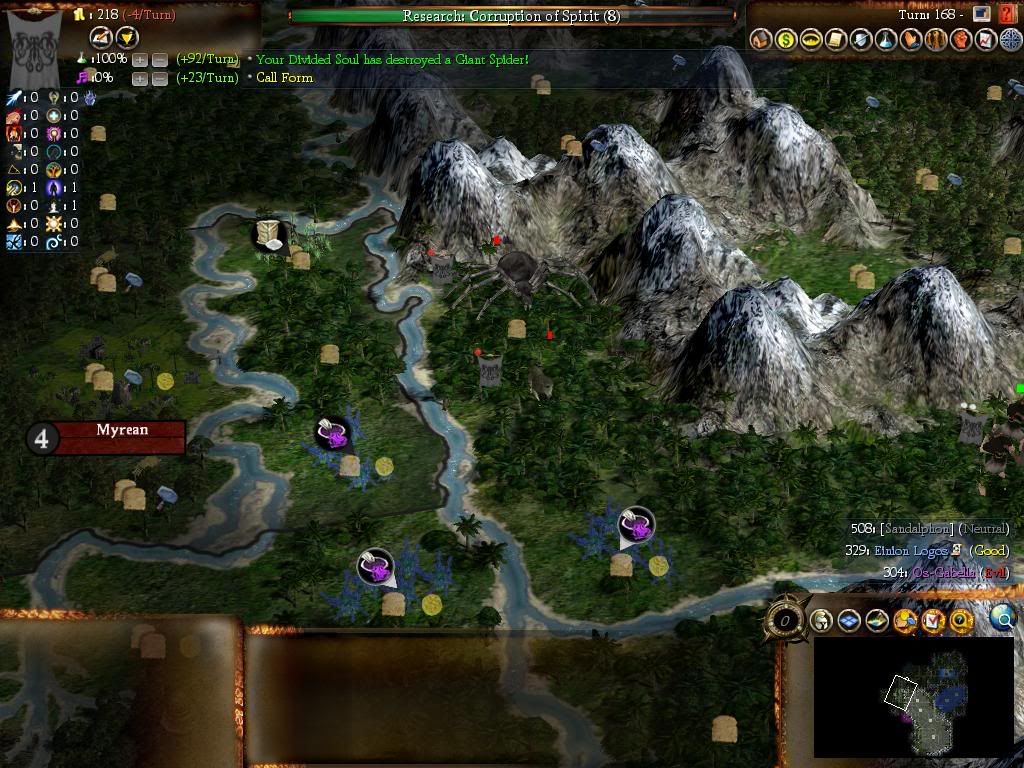The height and width of the screenshot is (768, 1024).
Task: Toggle the grid overlay blue tiles button
Action: [x=849, y=621]
